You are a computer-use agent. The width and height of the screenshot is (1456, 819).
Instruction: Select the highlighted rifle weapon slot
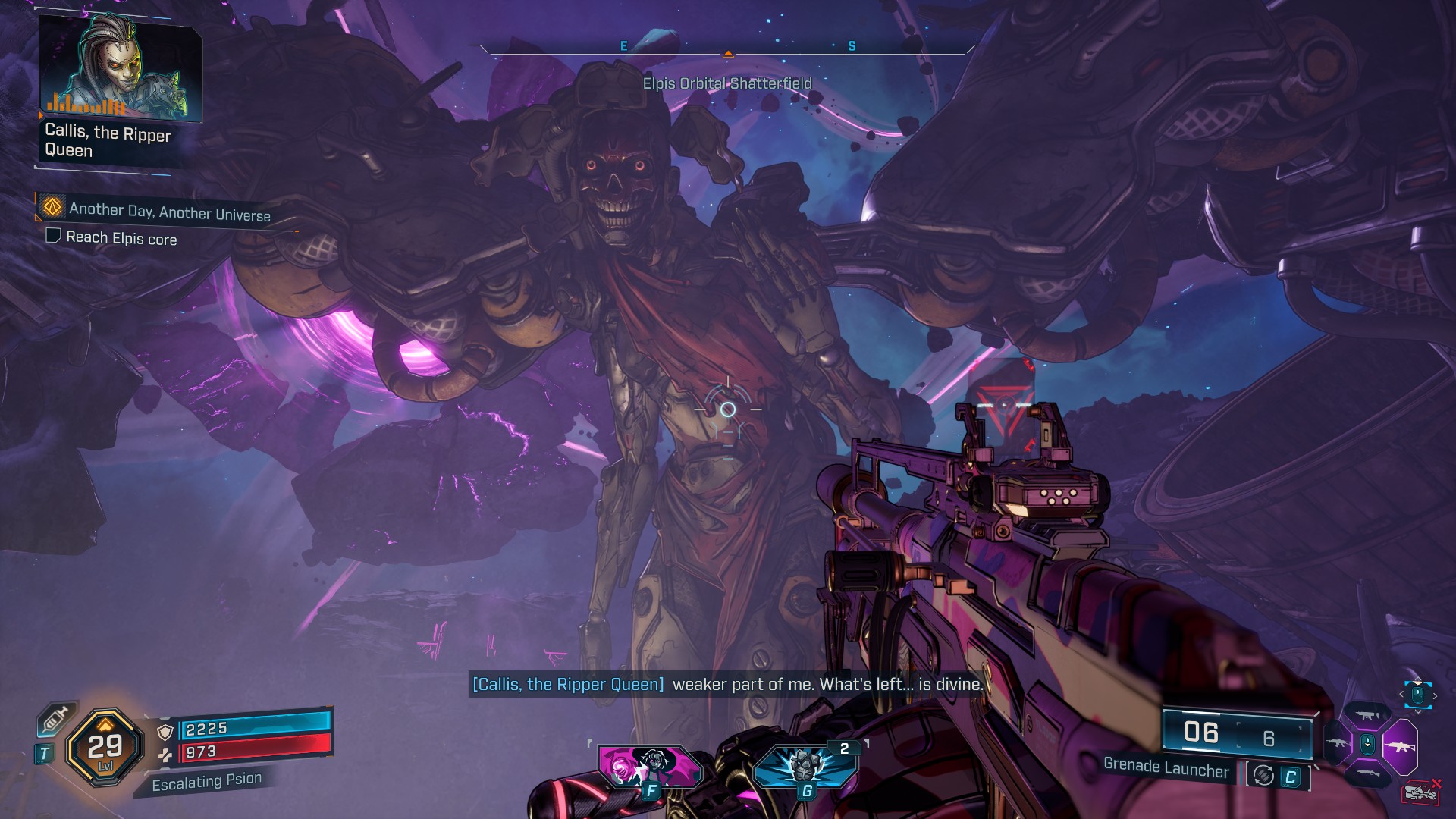pos(1400,745)
